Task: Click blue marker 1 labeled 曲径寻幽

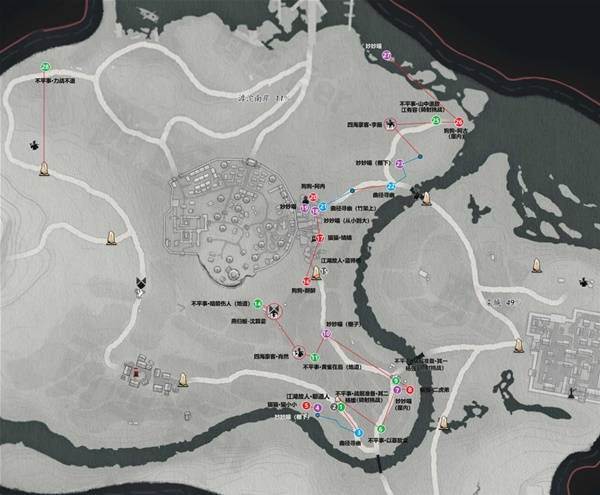Action: pyautogui.click(x=358, y=432)
